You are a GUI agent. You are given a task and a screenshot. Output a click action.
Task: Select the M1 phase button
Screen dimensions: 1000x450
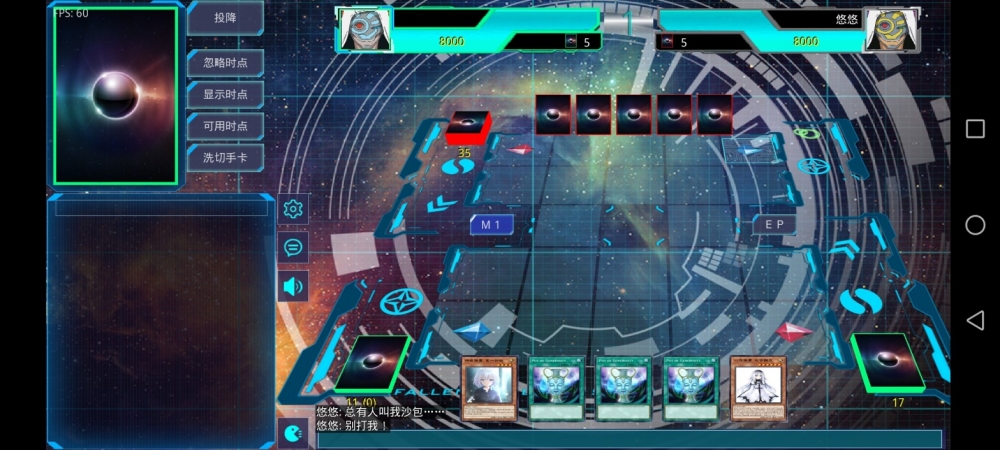pos(491,225)
